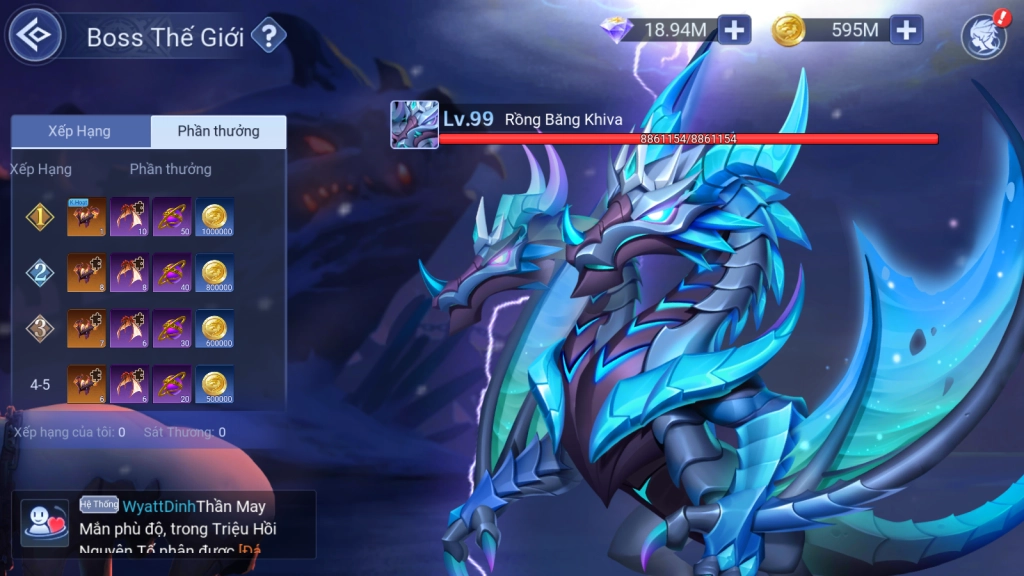Switch to the Xếp Hạng tab

click(80, 132)
